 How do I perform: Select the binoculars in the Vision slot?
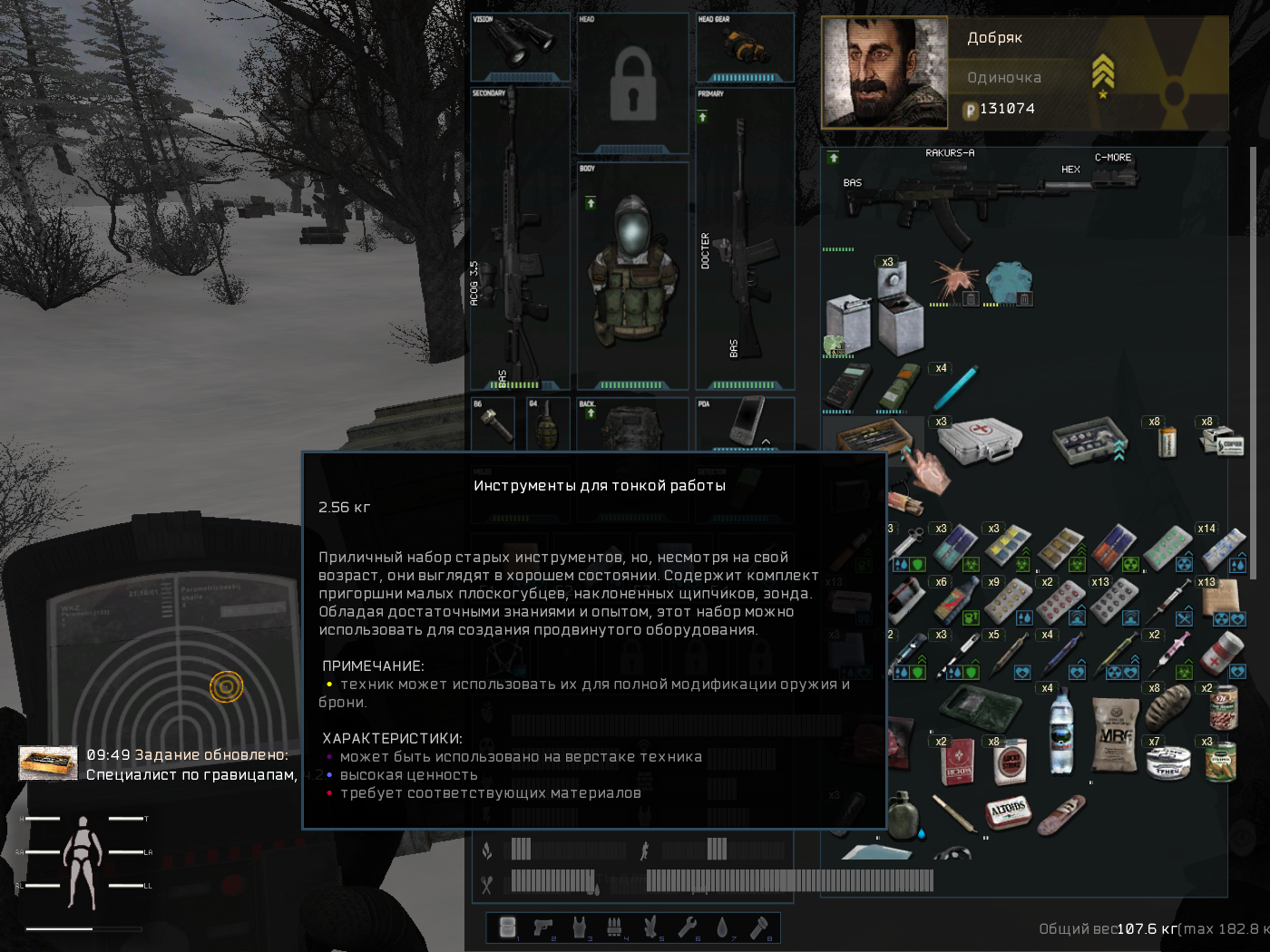tap(520, 42)
